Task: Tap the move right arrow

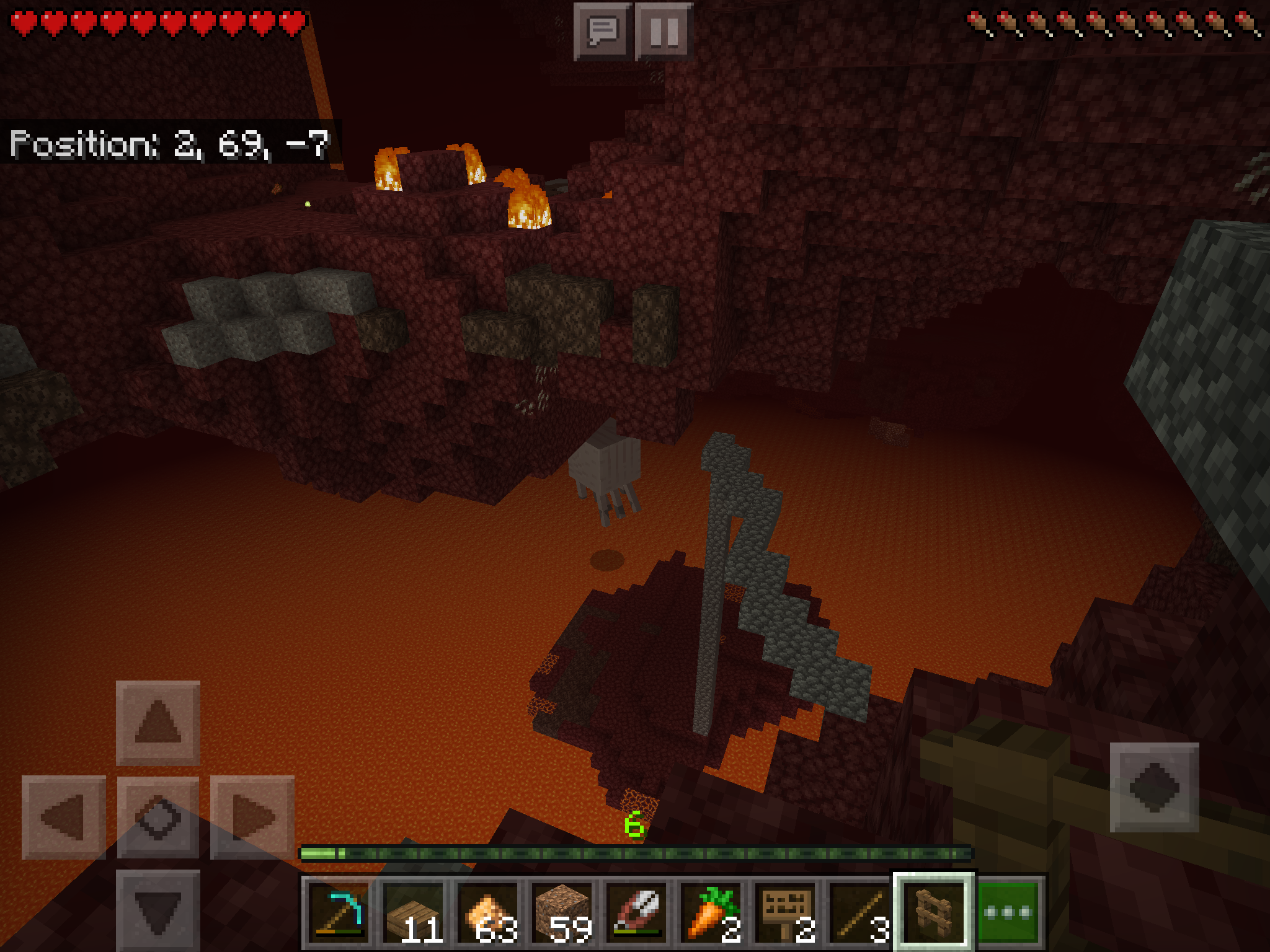Action: pos(252,817)
